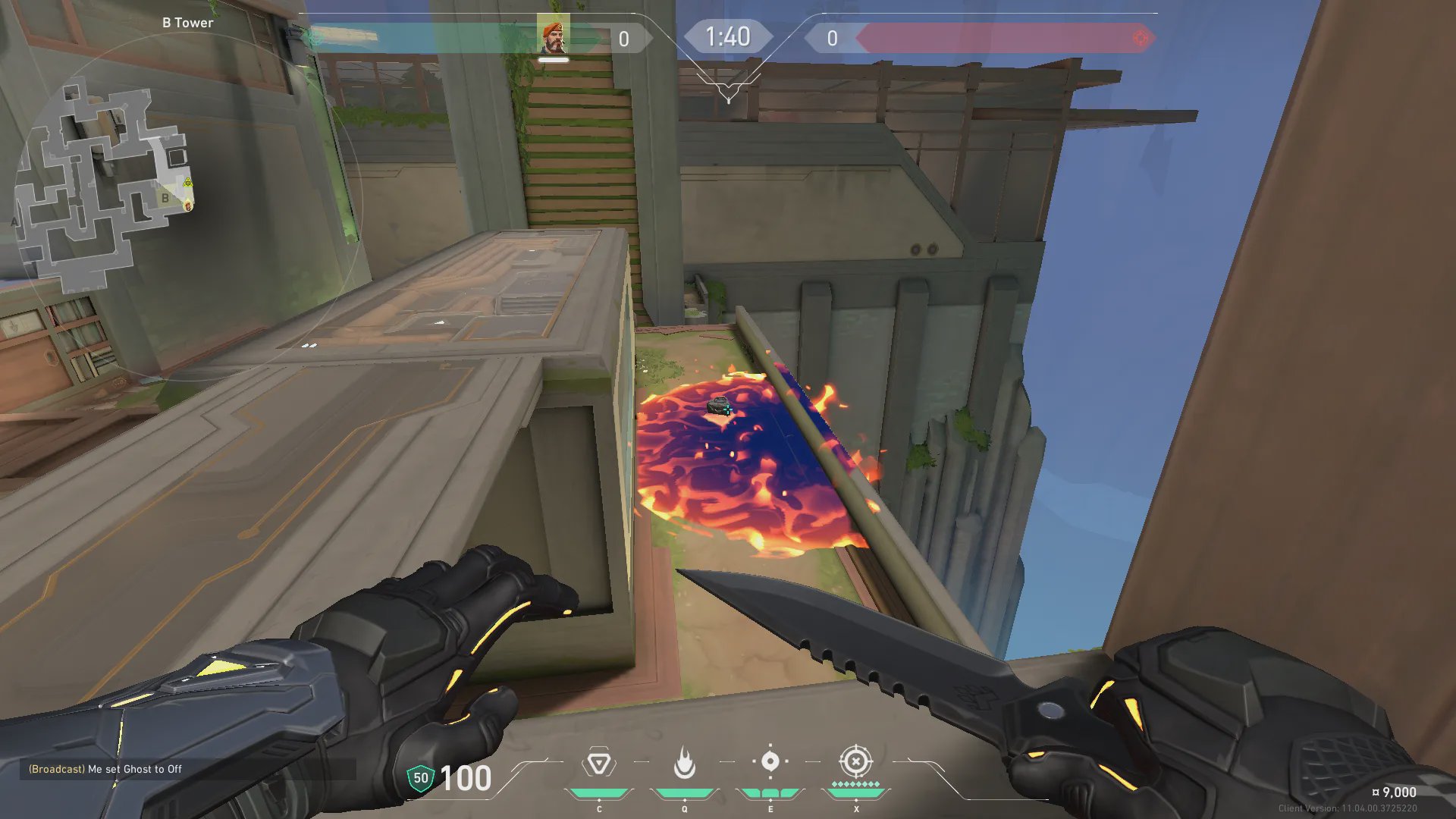
Task: Click the shield armor icon
Action: [x=420, y=778]
